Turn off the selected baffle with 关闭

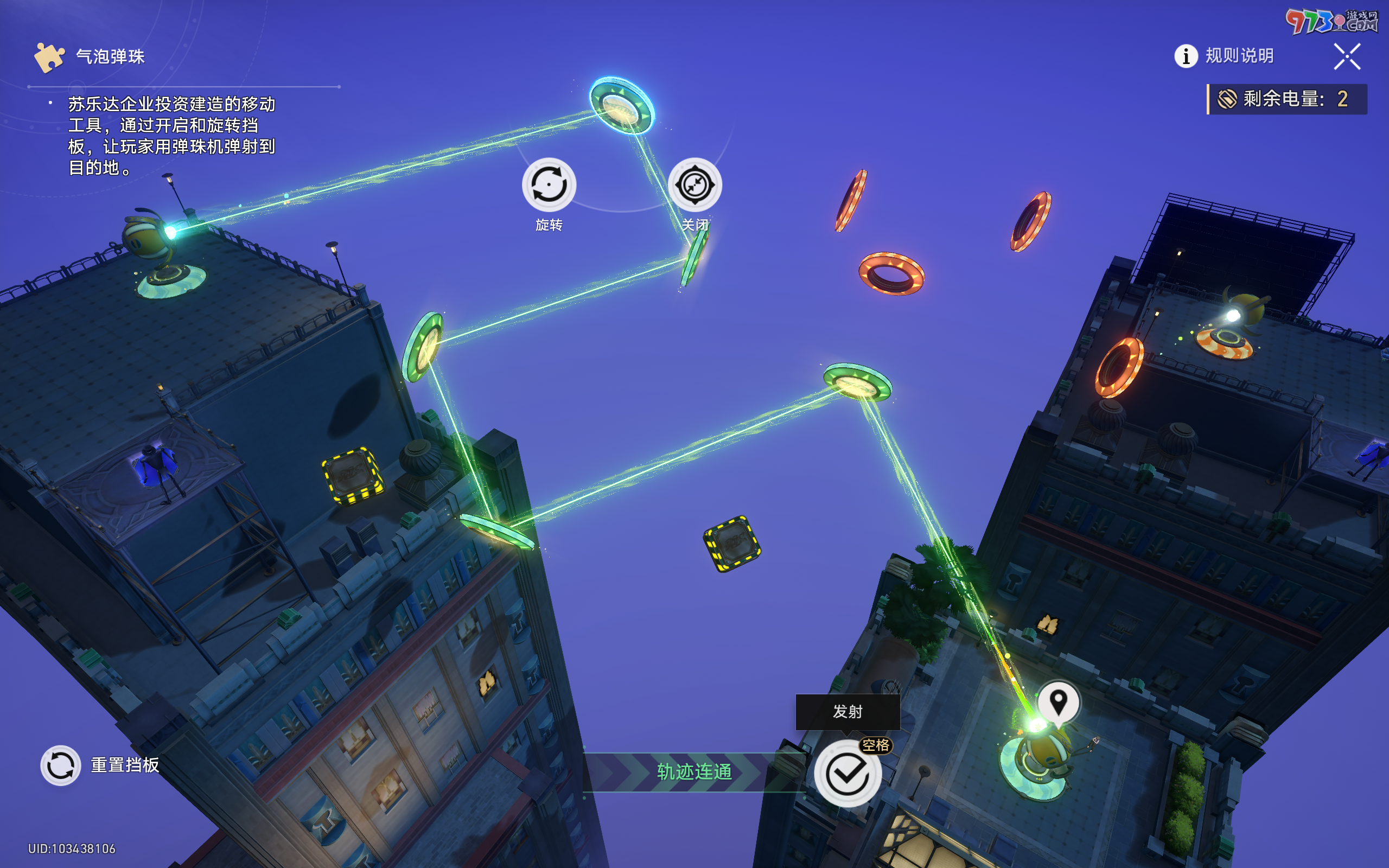point(694,185)
